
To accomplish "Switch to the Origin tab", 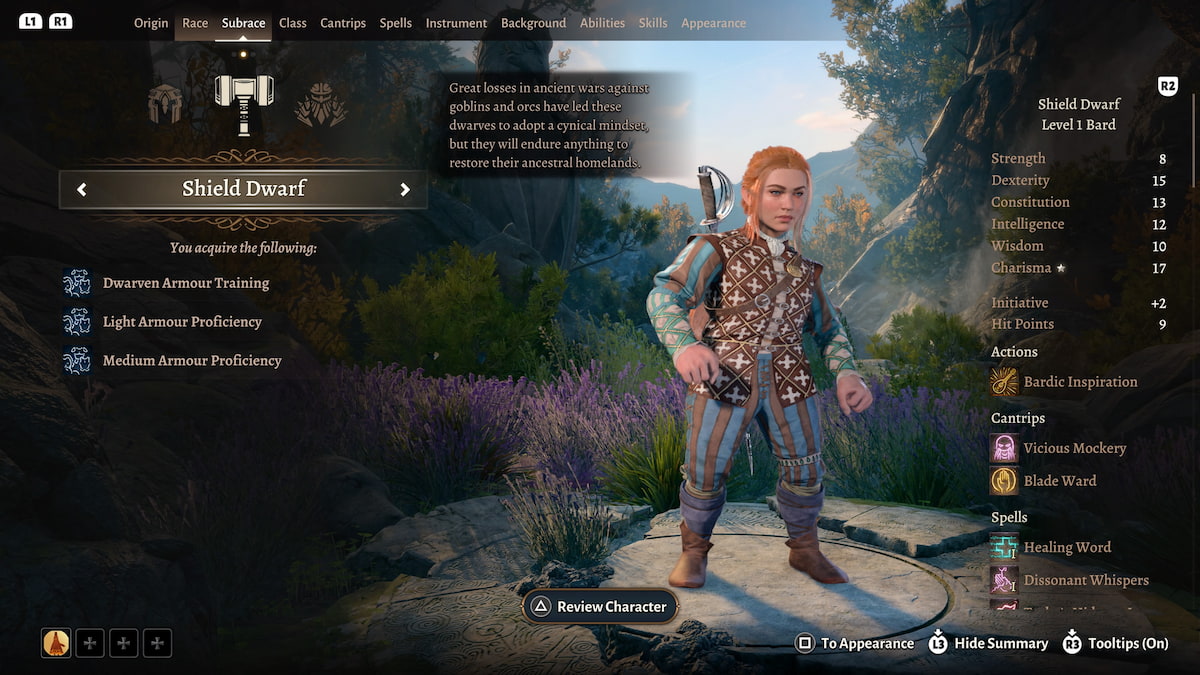I will 151,23.
